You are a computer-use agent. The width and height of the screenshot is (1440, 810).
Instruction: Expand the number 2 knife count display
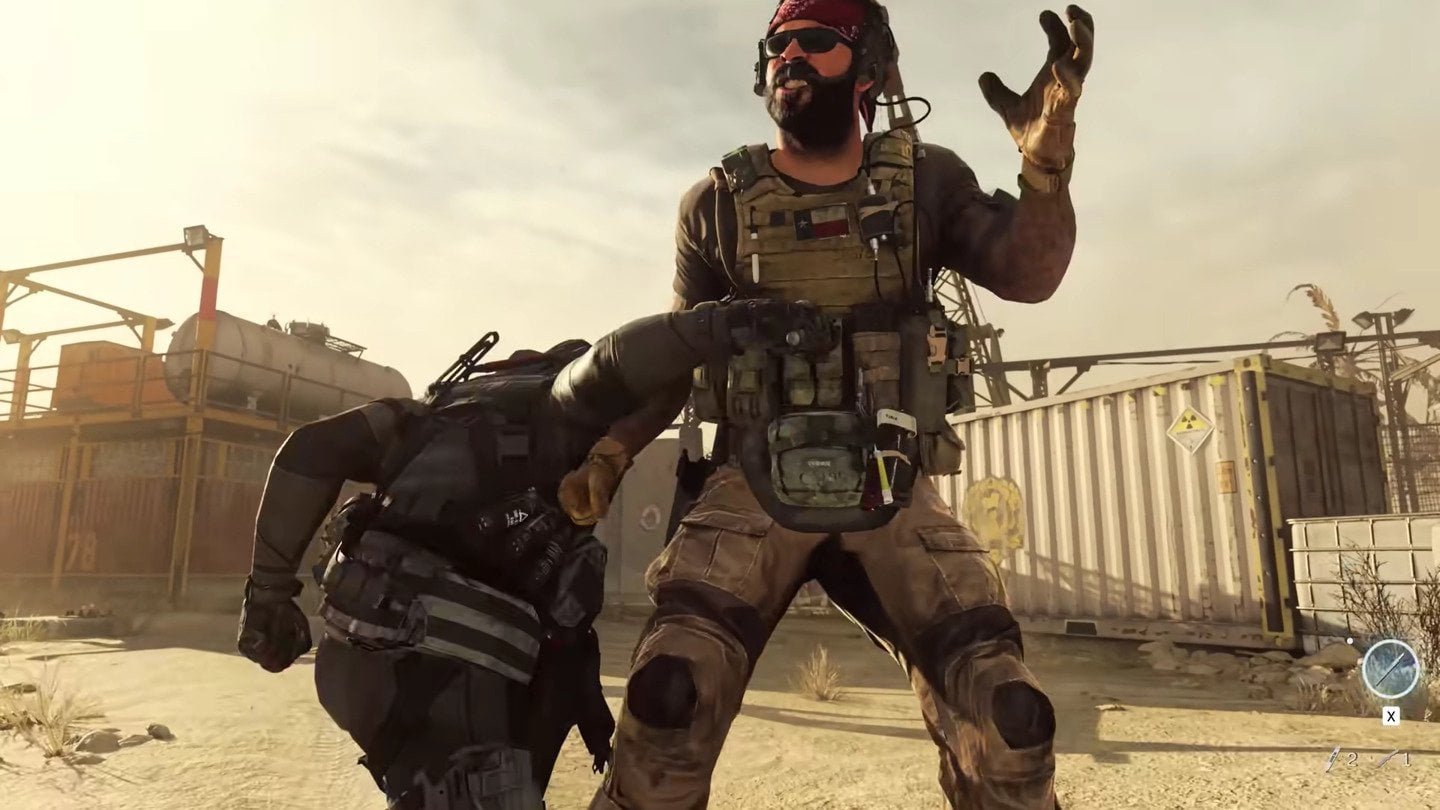[1352, 758]
